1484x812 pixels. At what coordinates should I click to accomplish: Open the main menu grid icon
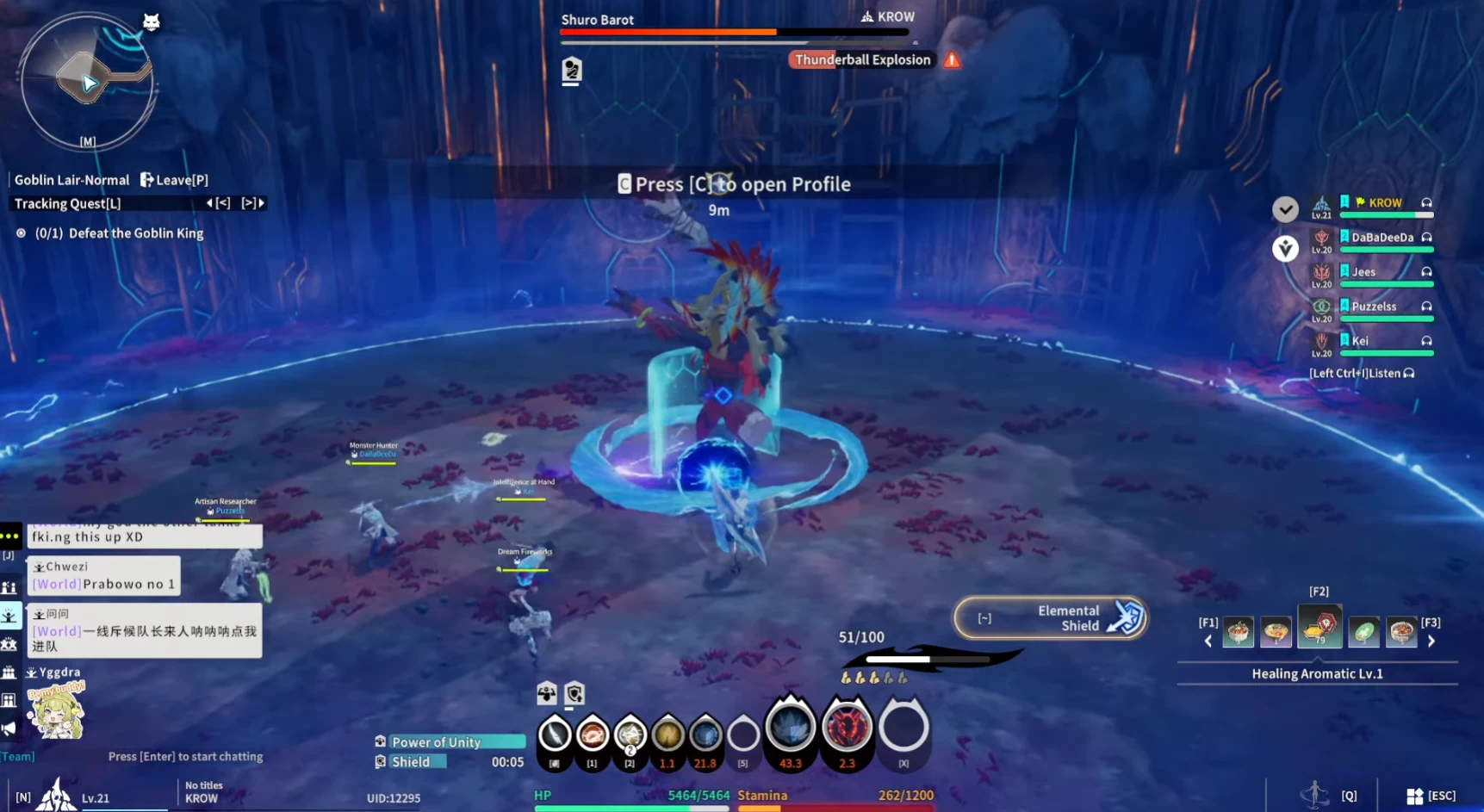pos(1414,796)
